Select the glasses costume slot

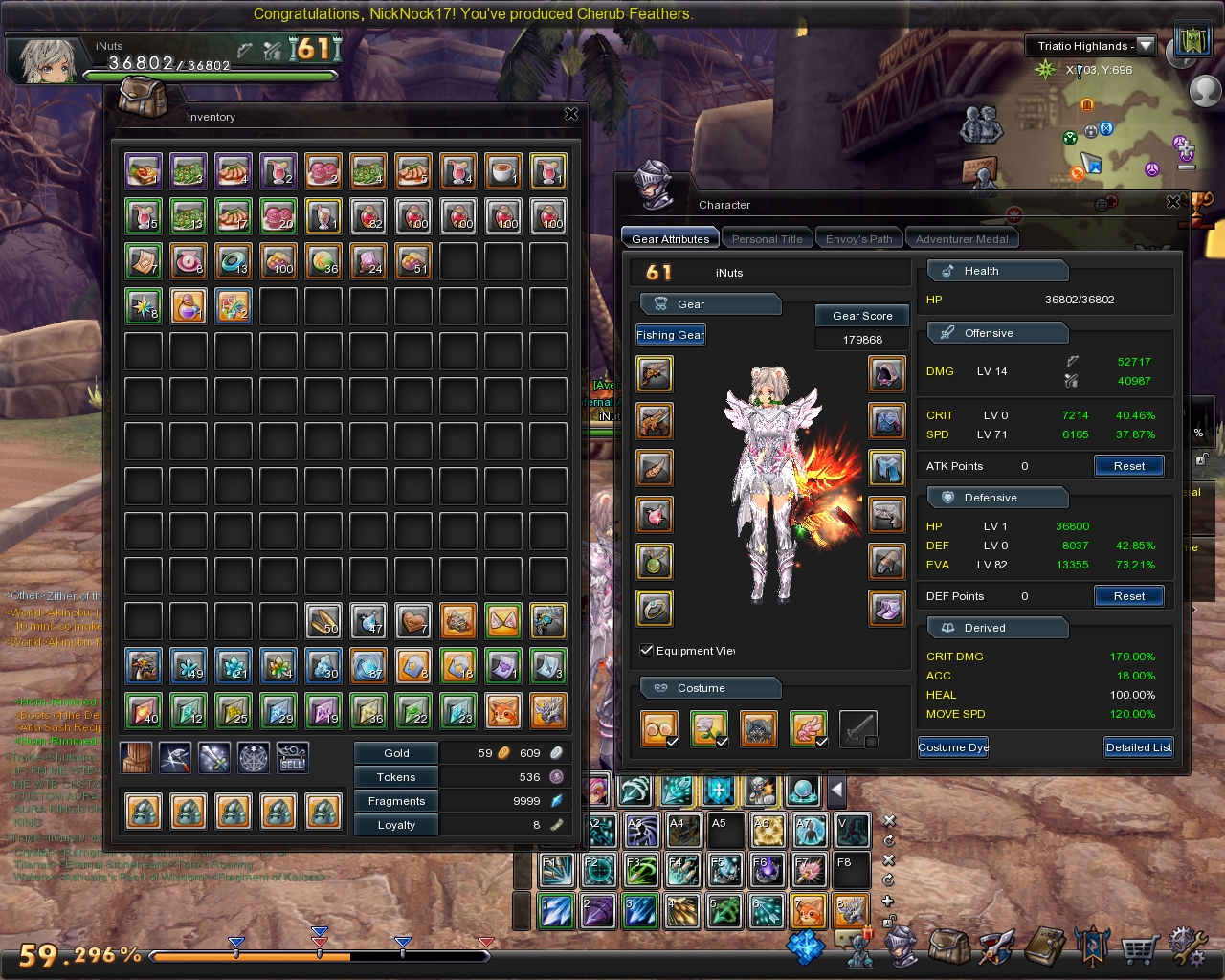659,729
